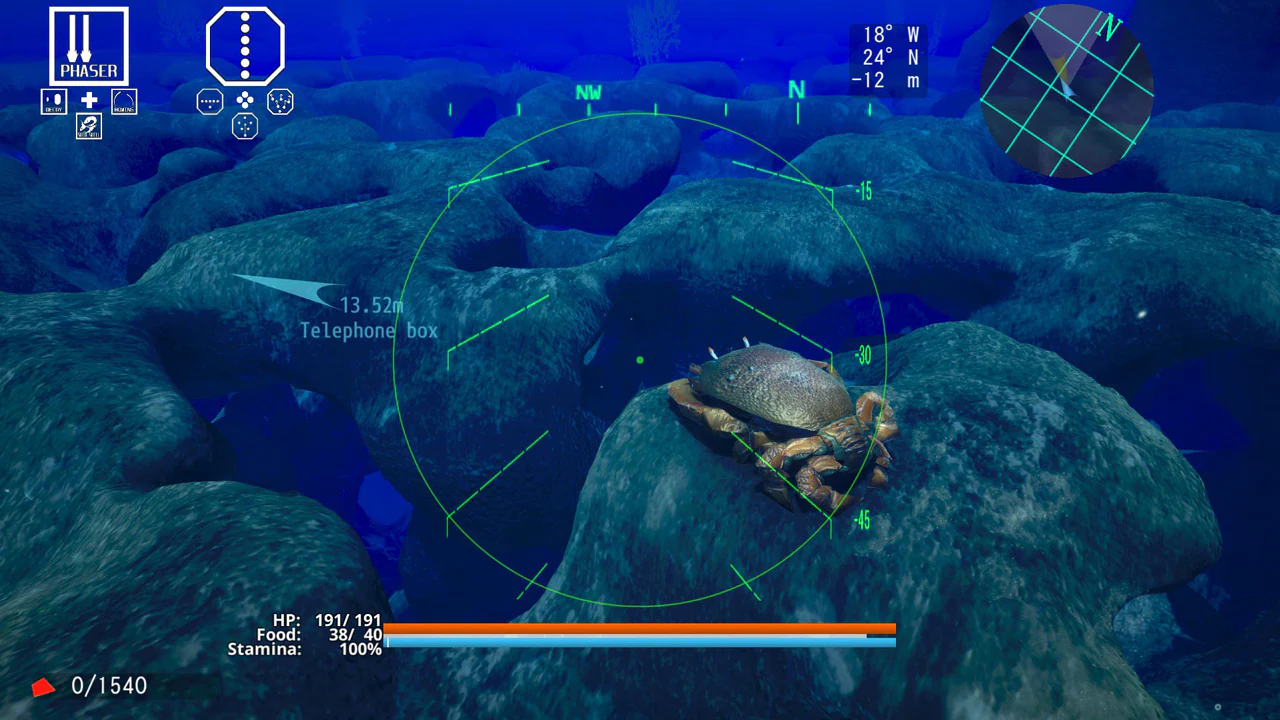1280x720 pixels.
Task: Click the orange Food gauge bar
Action: (640, 630)
